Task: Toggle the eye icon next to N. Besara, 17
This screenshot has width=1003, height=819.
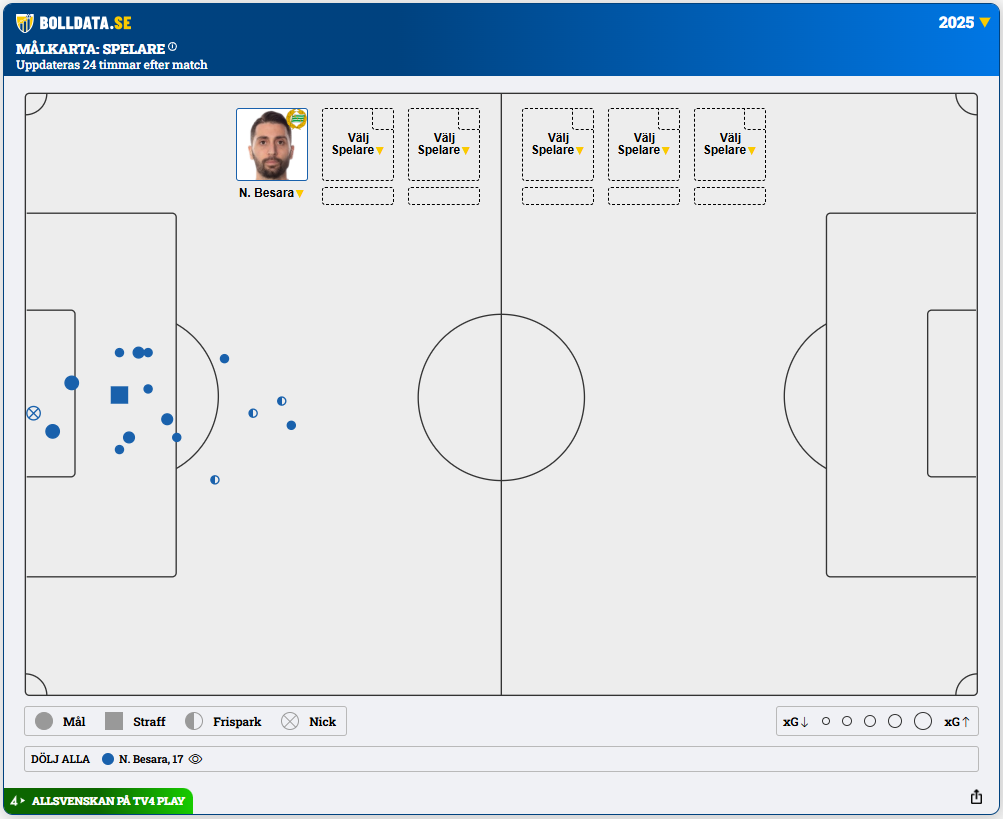Action: [x=195, y=759]
